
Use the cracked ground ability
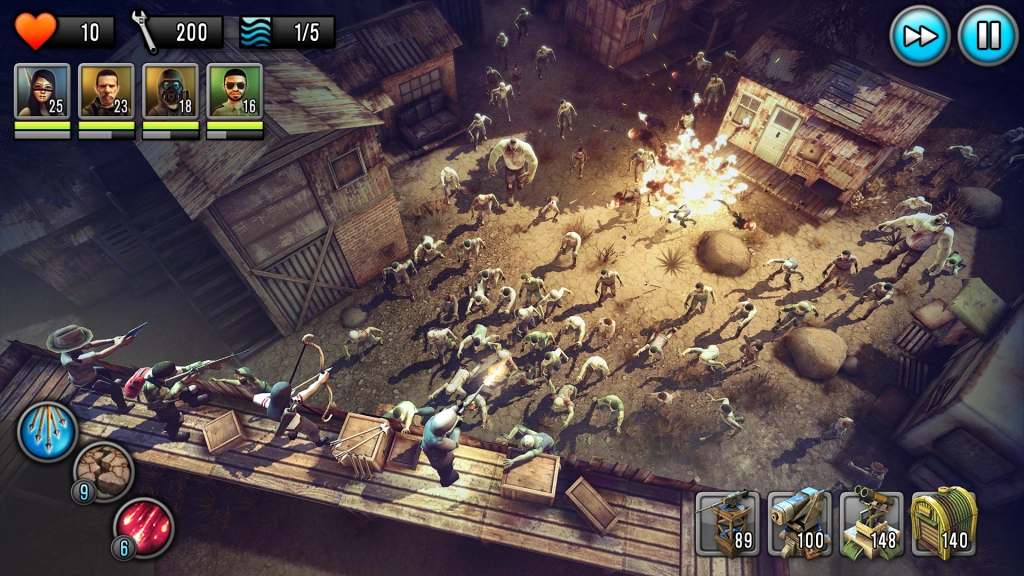point(102,470)
